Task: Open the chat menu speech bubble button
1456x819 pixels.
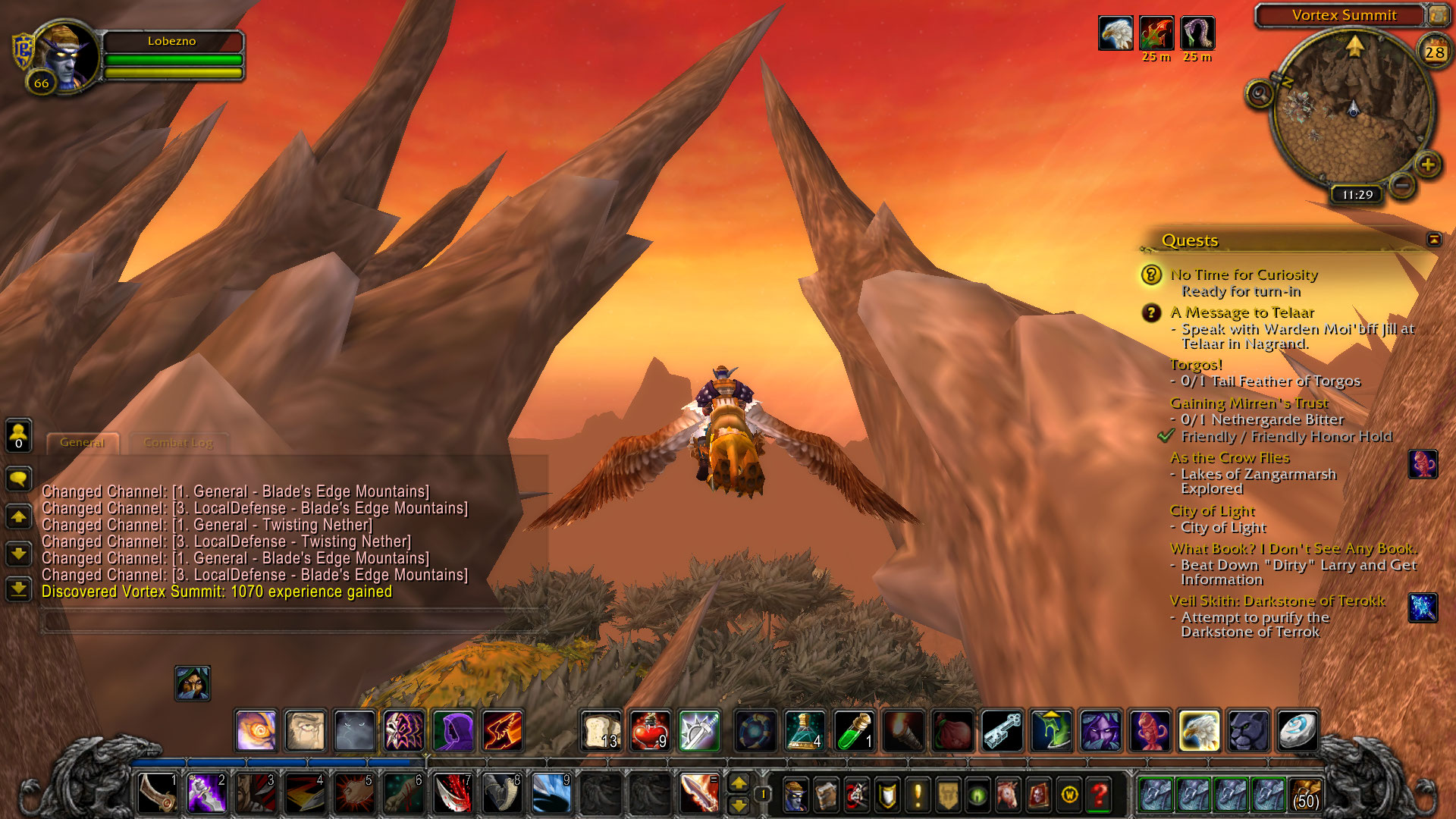Action: pyautogui.click(x=18, y=479)
